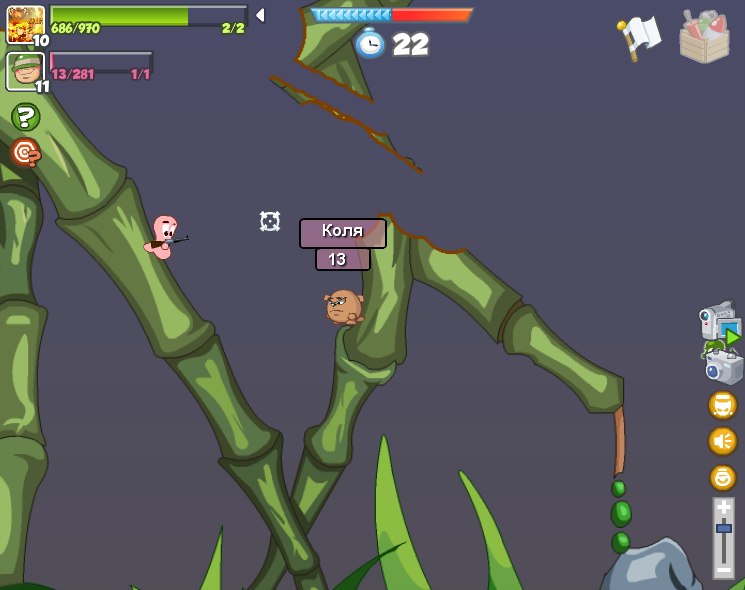Open the green question mark help
Image resolution: width=745 pixels, height=590 pixels.
tap(25, 117)
